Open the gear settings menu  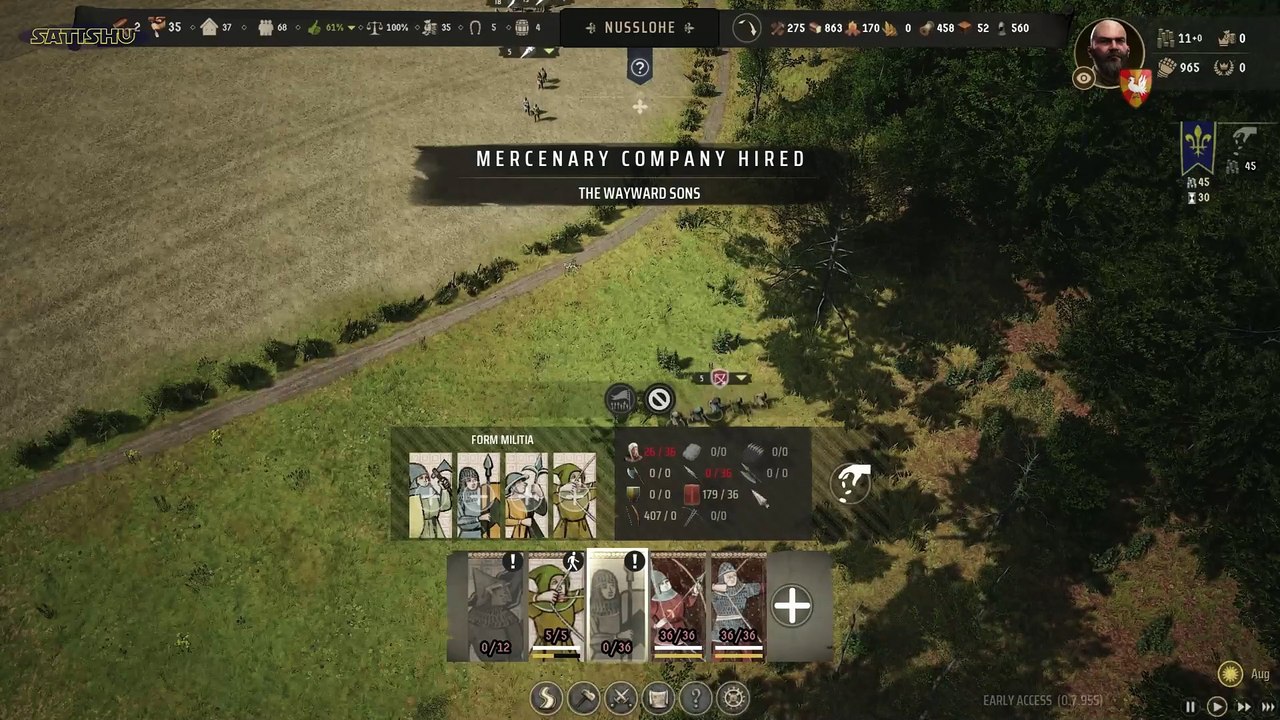click(733, 697)
